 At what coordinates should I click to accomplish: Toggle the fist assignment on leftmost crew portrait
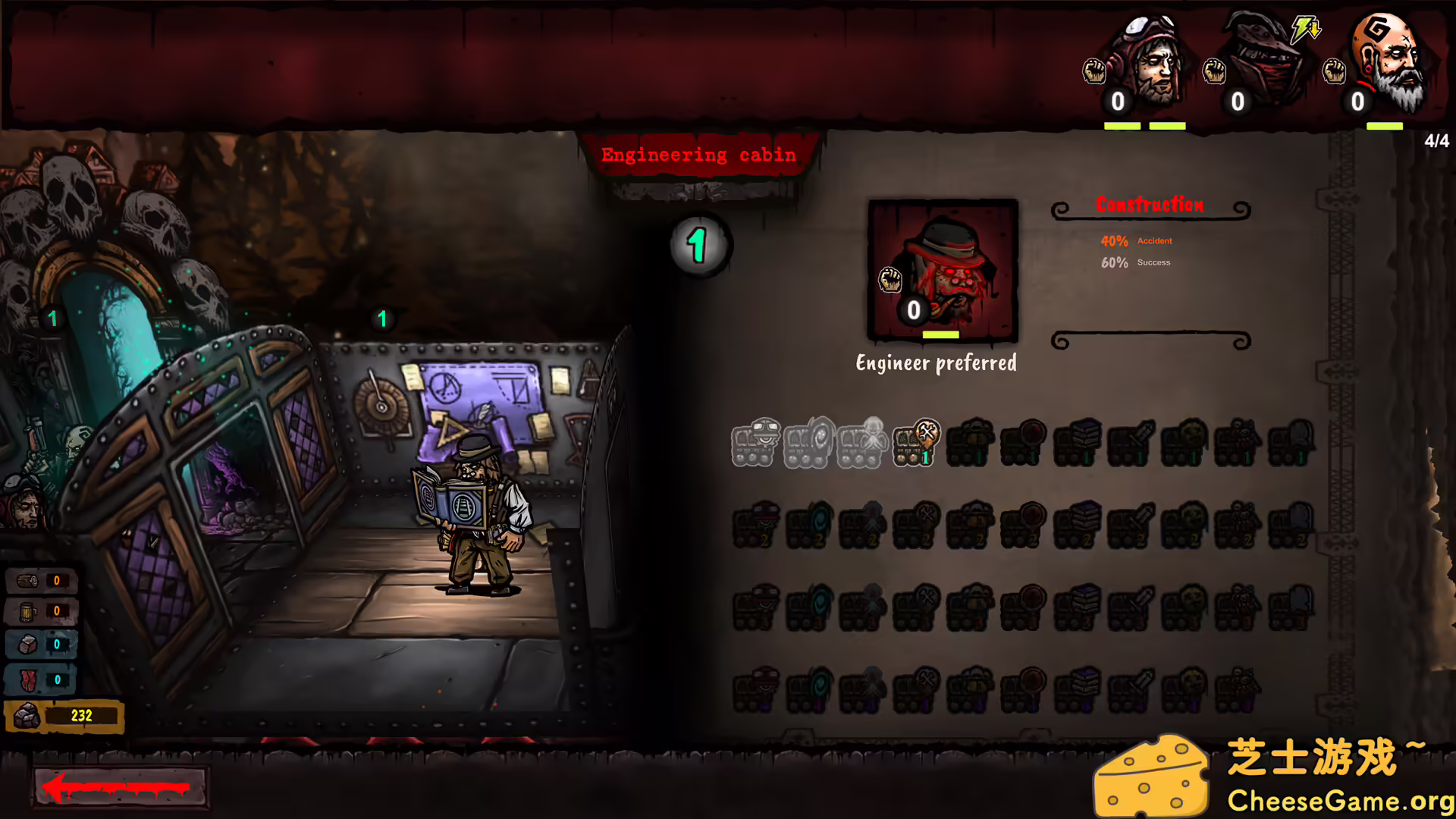(1096, 72)
